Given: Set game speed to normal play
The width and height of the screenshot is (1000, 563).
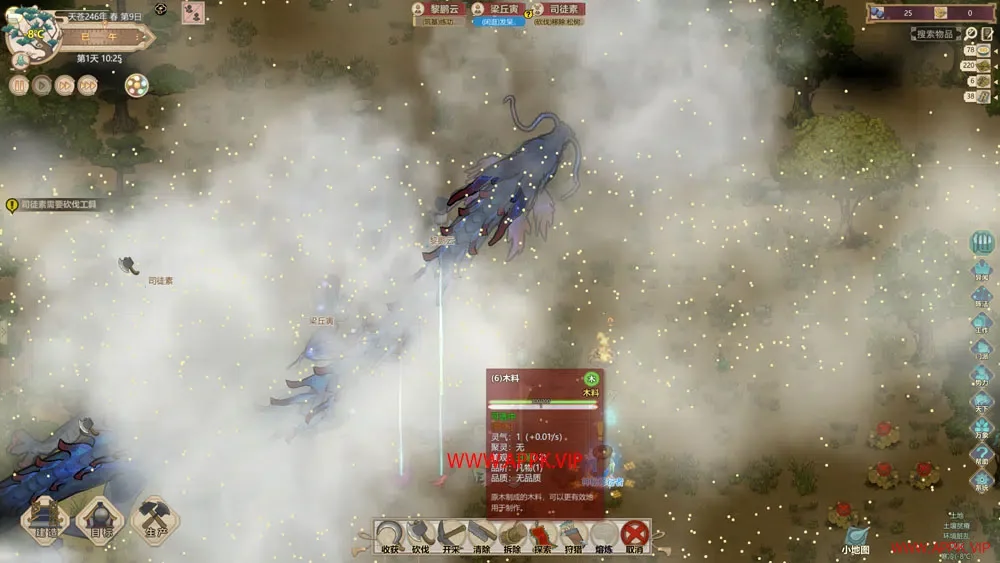Looking at the screenshot, I should tap(42, 85).
